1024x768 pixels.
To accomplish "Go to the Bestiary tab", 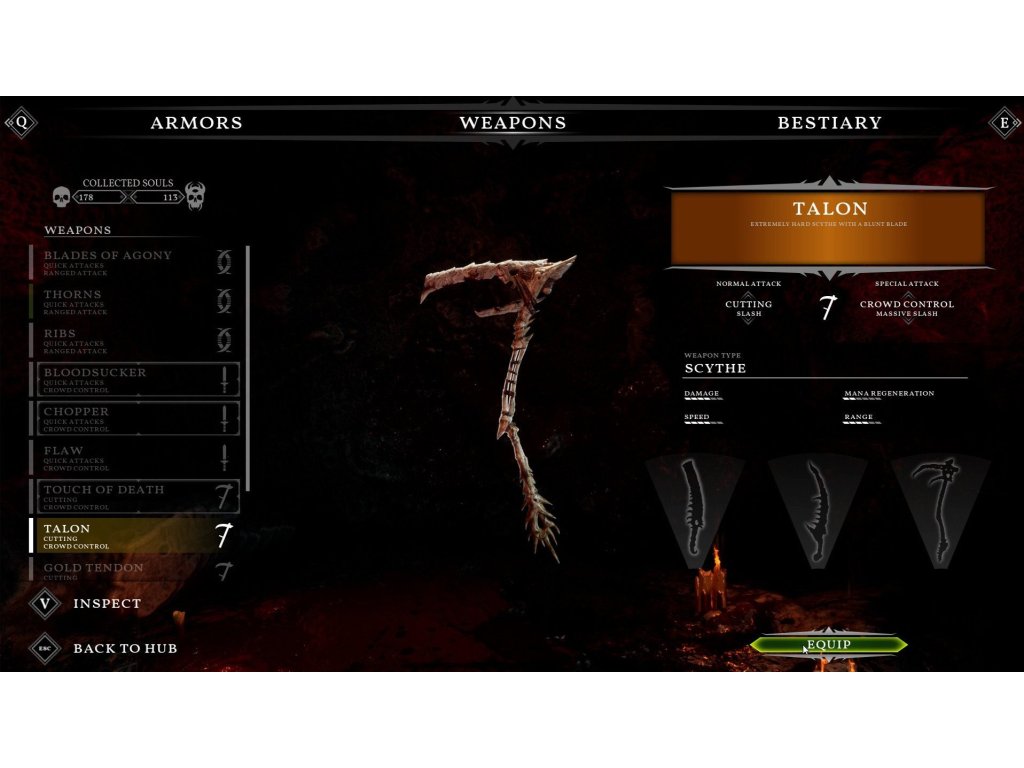I will (829, 123).
